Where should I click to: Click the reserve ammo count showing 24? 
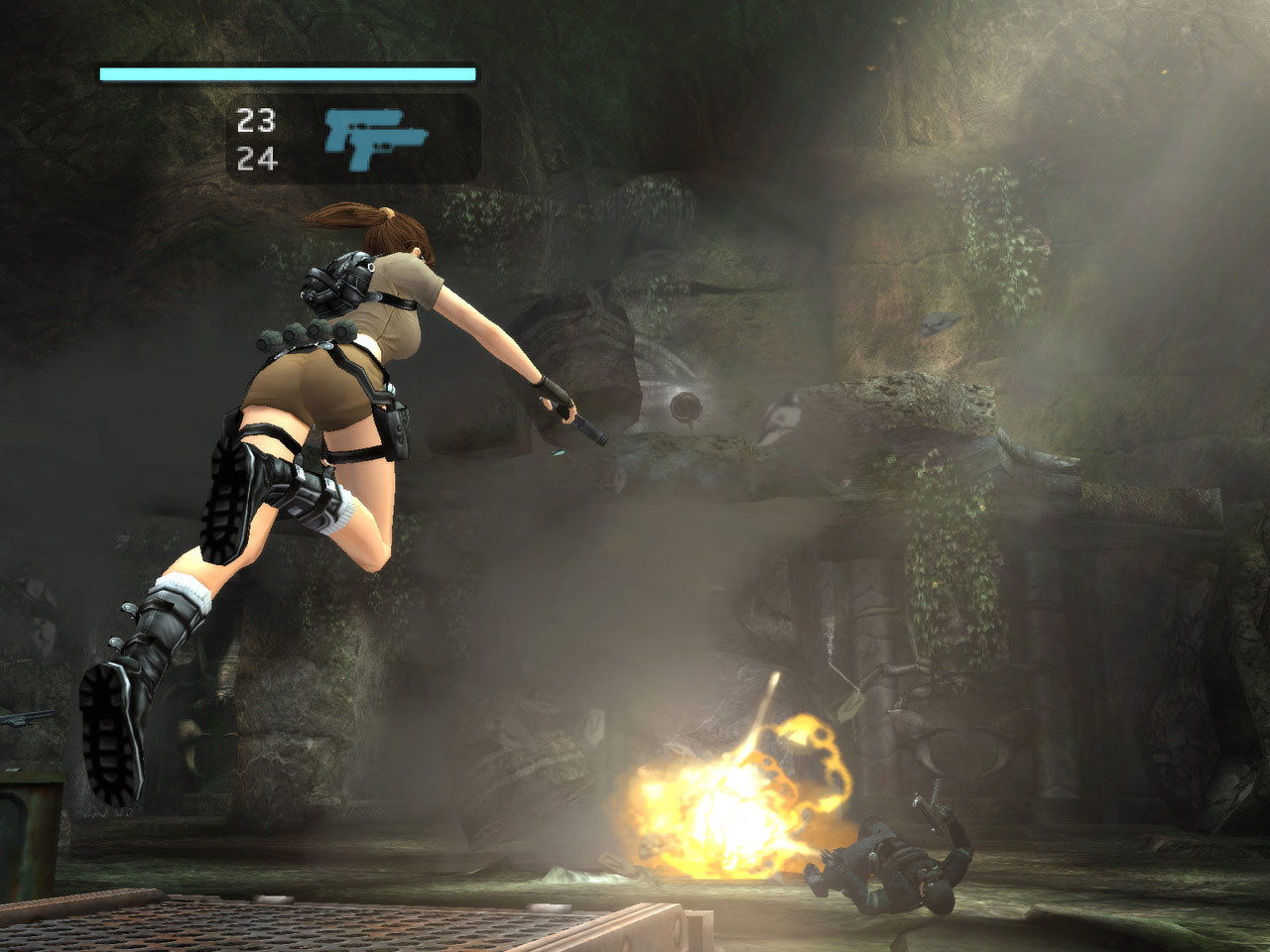(x=256, y=157)
